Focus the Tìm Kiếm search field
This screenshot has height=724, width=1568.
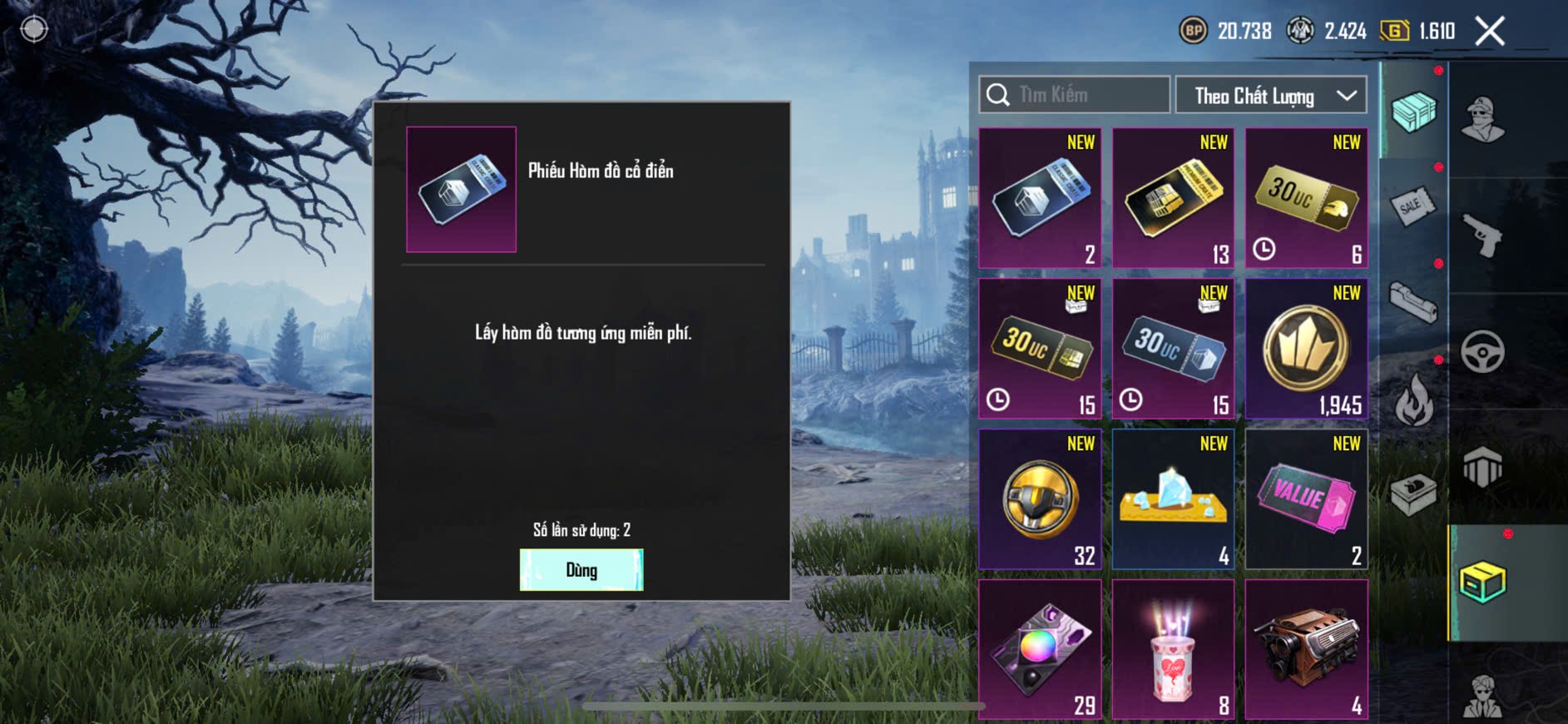click(x=1075, y=95)
